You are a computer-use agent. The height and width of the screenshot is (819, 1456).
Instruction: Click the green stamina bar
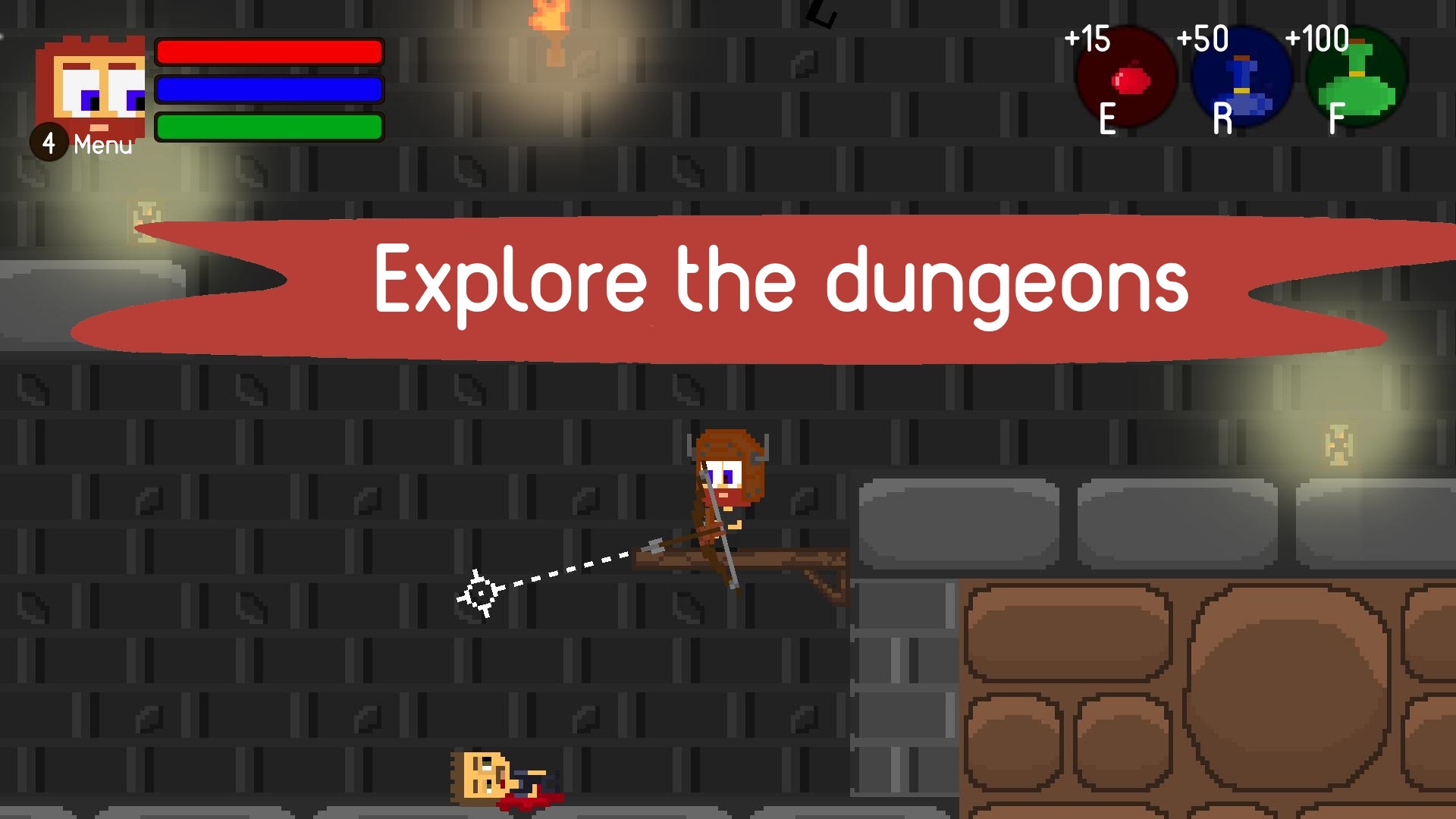pos(269,127)
